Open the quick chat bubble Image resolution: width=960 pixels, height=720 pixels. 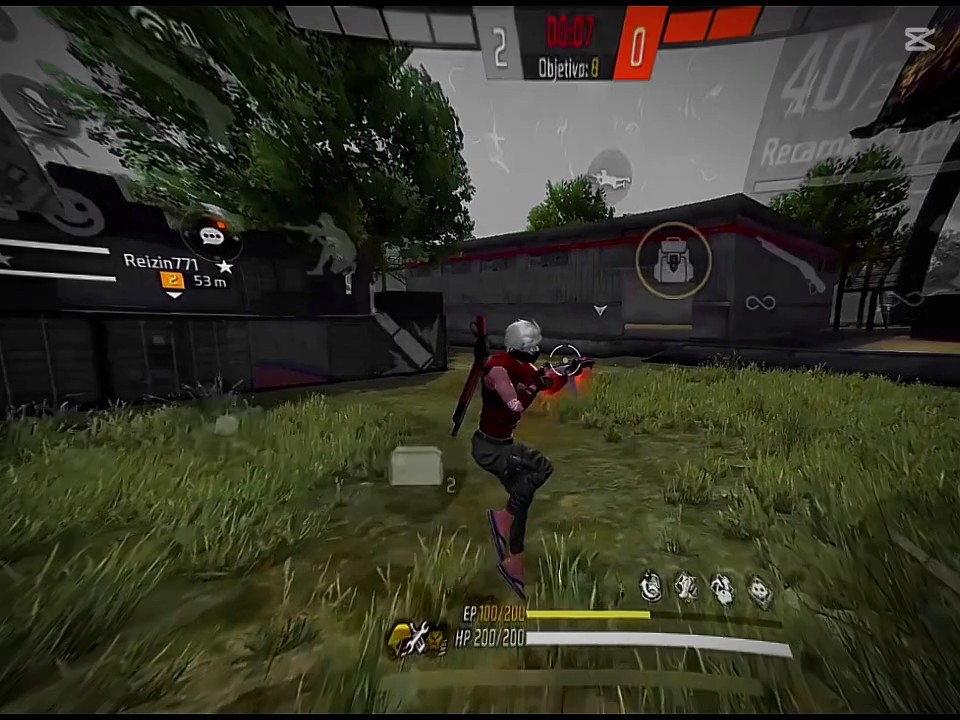[x=211, y=236]
